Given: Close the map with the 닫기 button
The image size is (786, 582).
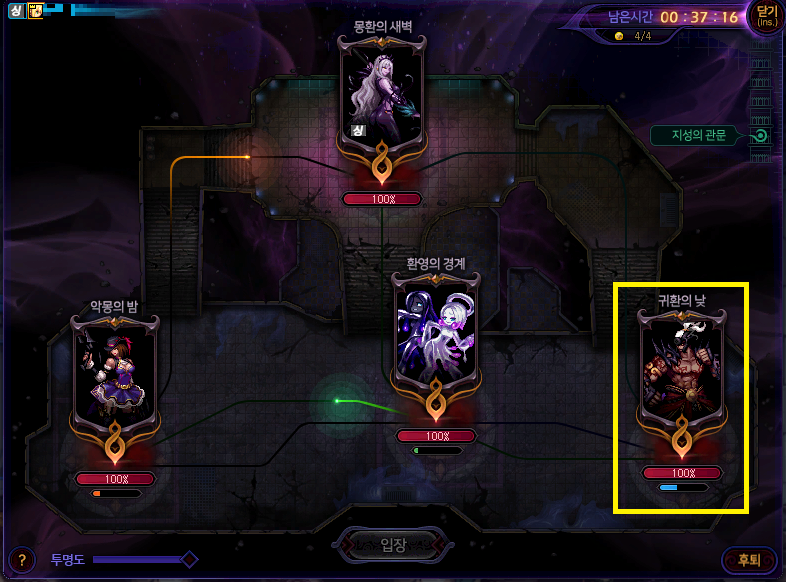Looking at the screenshot, I should [x=765, y=17].
